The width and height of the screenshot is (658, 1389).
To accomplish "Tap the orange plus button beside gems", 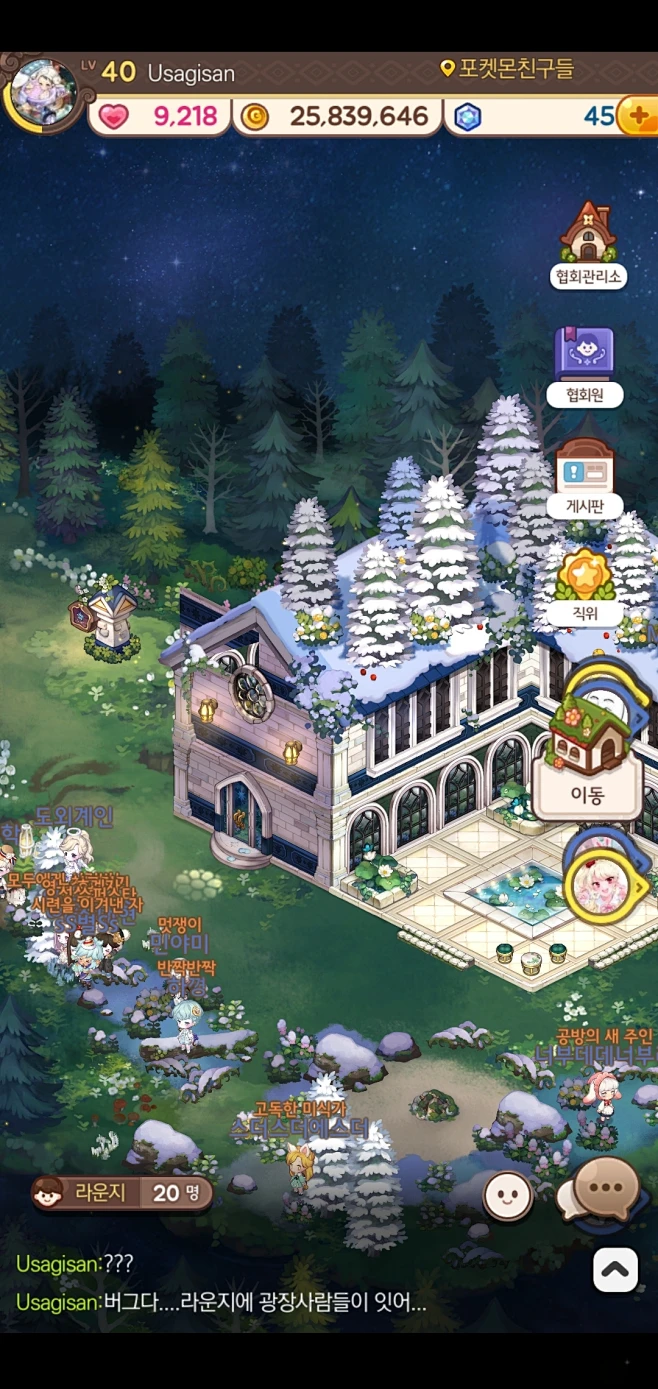I will pos(637,116).
